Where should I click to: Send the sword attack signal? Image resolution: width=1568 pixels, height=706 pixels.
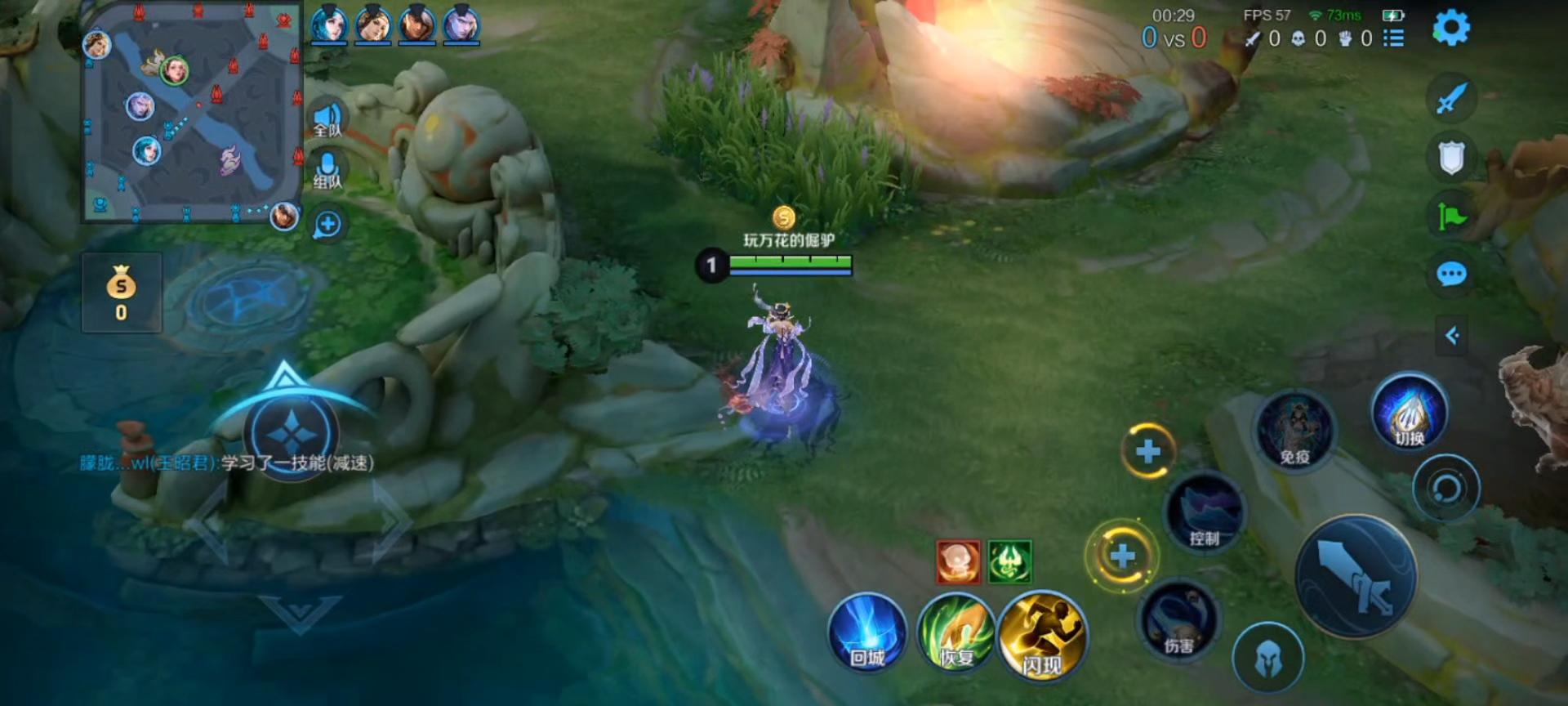[1451, 99]
